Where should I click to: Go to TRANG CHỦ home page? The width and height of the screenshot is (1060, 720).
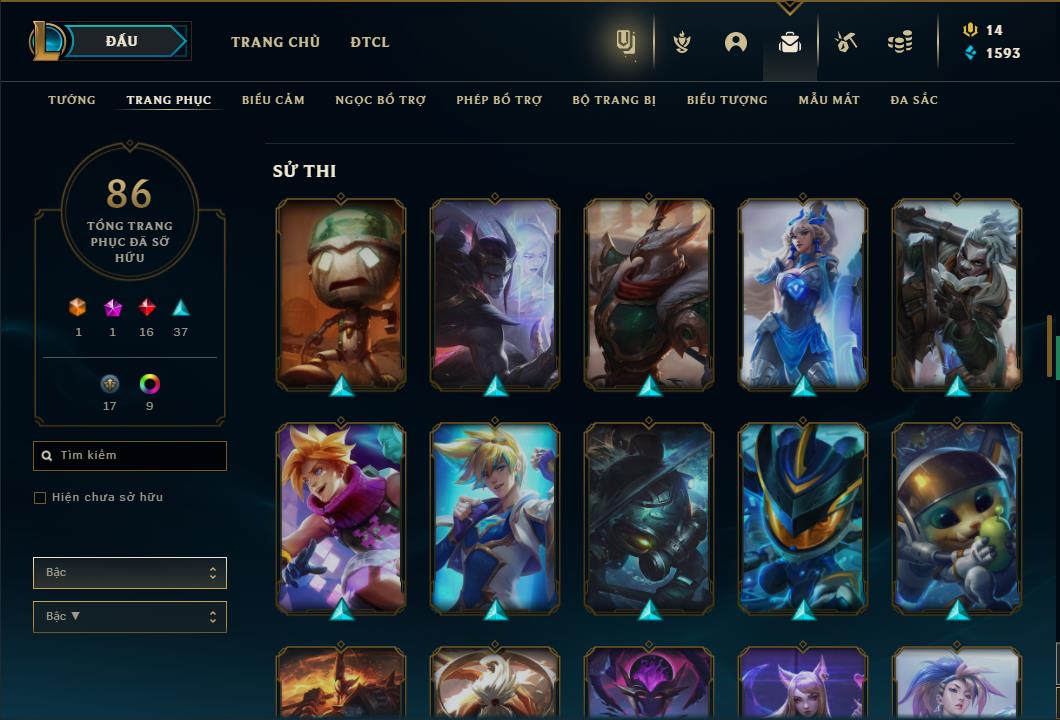click(275, 42)
